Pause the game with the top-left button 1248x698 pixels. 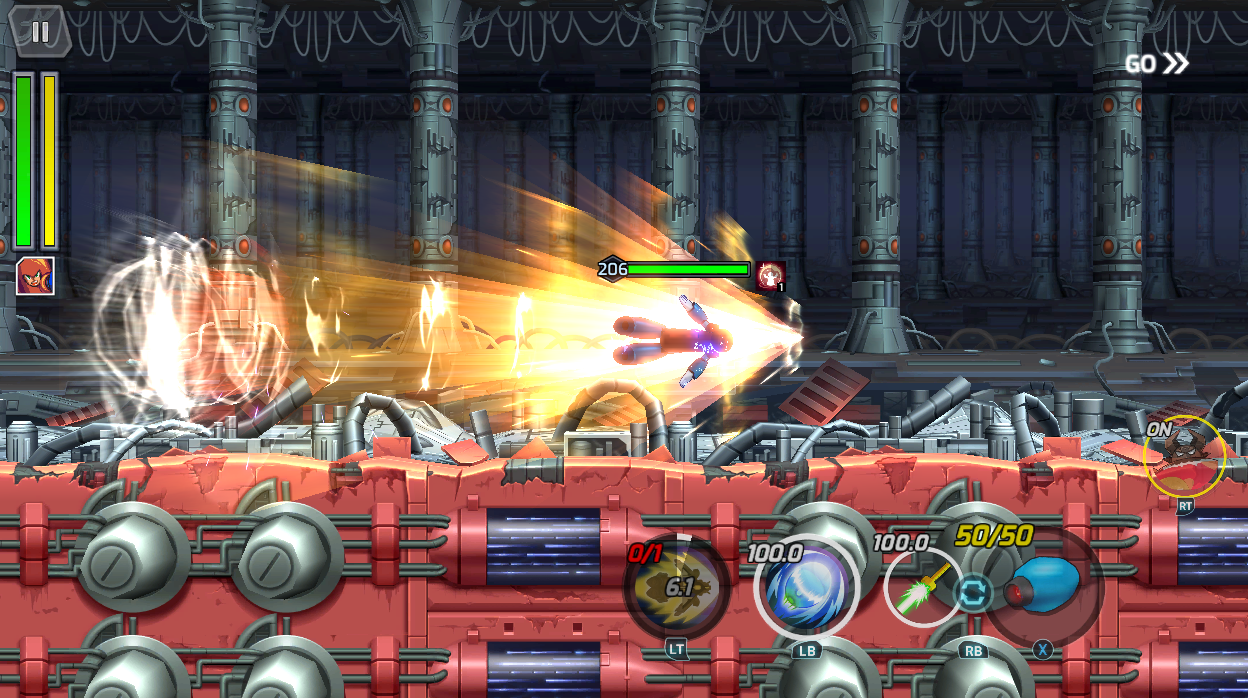click(39, 32)
